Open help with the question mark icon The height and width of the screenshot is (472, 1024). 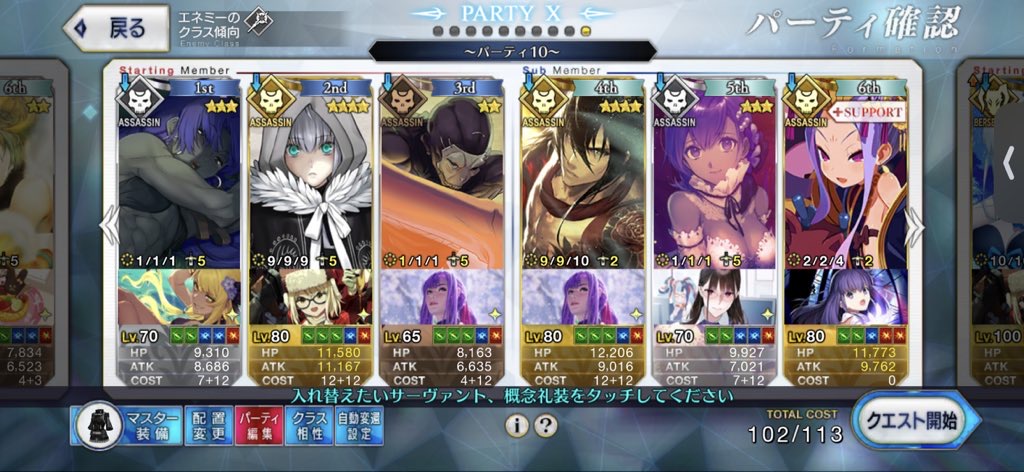tap(545, 425)
